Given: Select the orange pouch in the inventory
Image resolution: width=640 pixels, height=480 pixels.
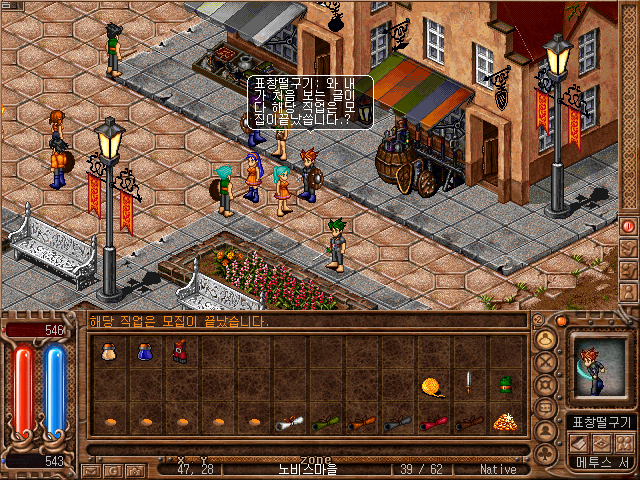Looking at the screenshot, I should (x=107, y=351).
